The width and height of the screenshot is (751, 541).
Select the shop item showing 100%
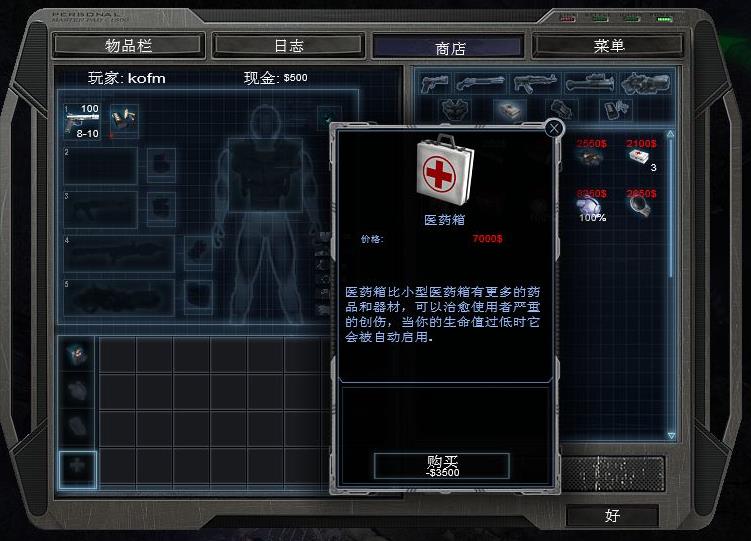pyautogui.click(x=590, y=206)
